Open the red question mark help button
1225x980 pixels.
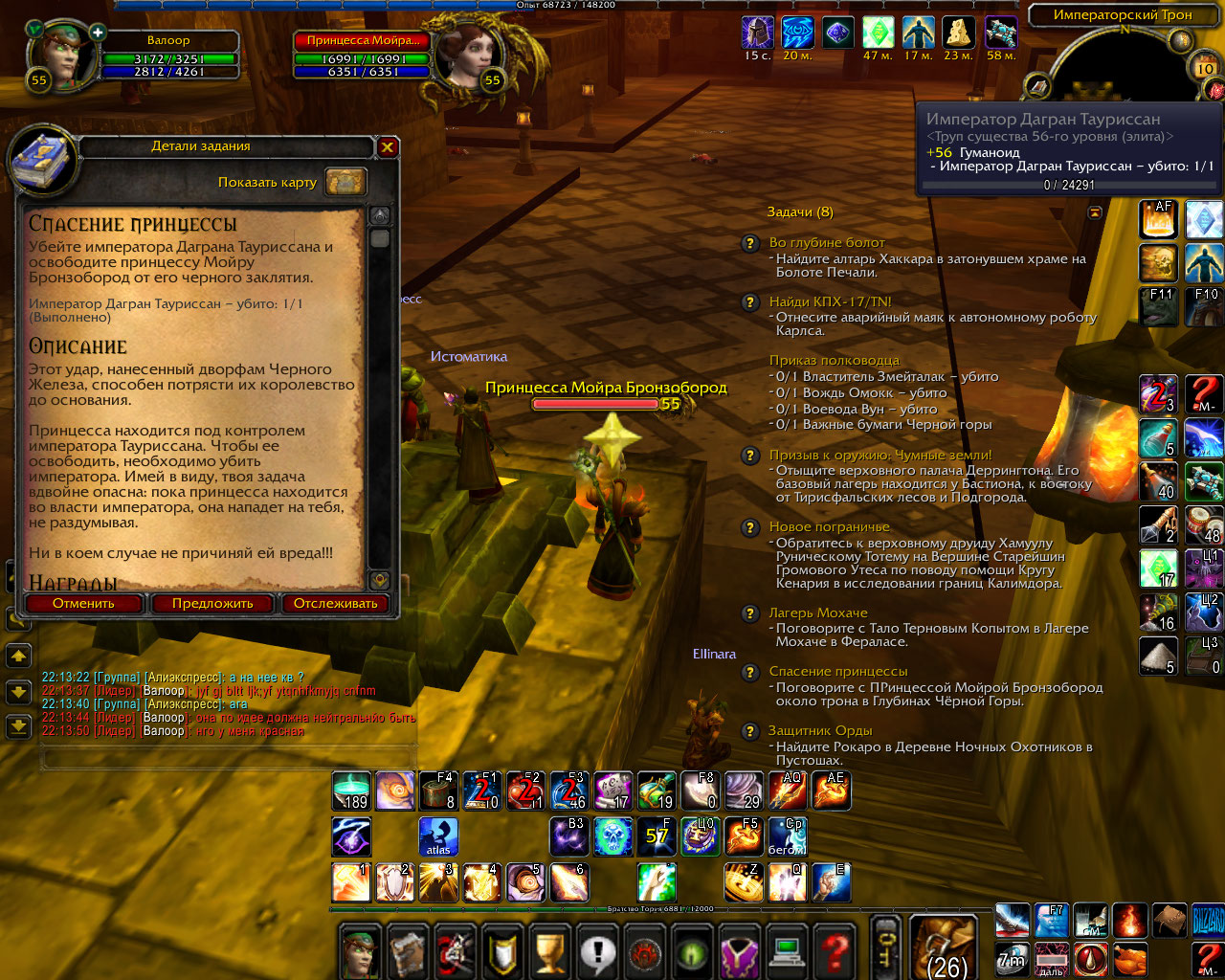(x=834, y=951)
